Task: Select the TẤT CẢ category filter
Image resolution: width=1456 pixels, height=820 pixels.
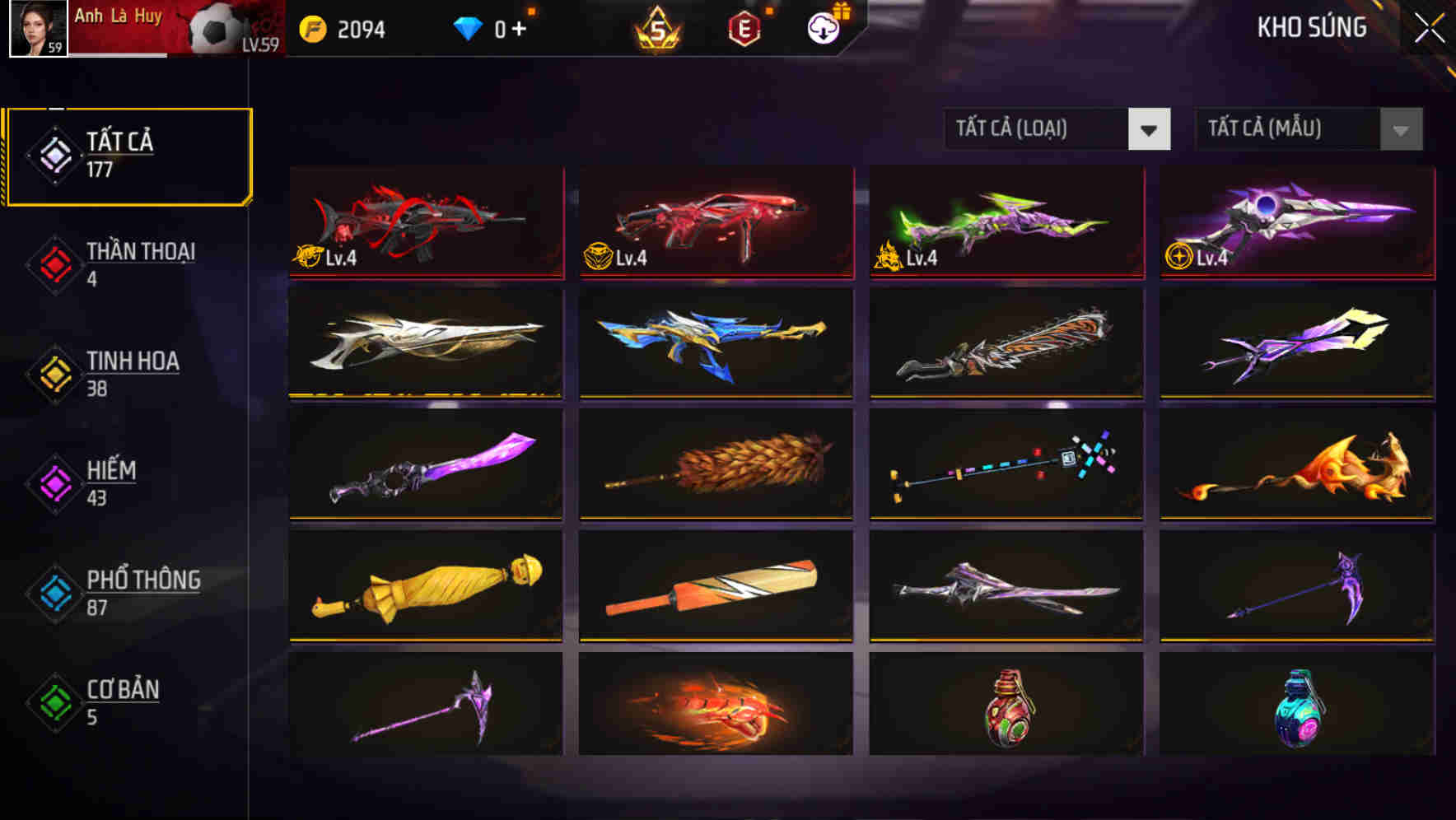Action: (x=128, y=155)
